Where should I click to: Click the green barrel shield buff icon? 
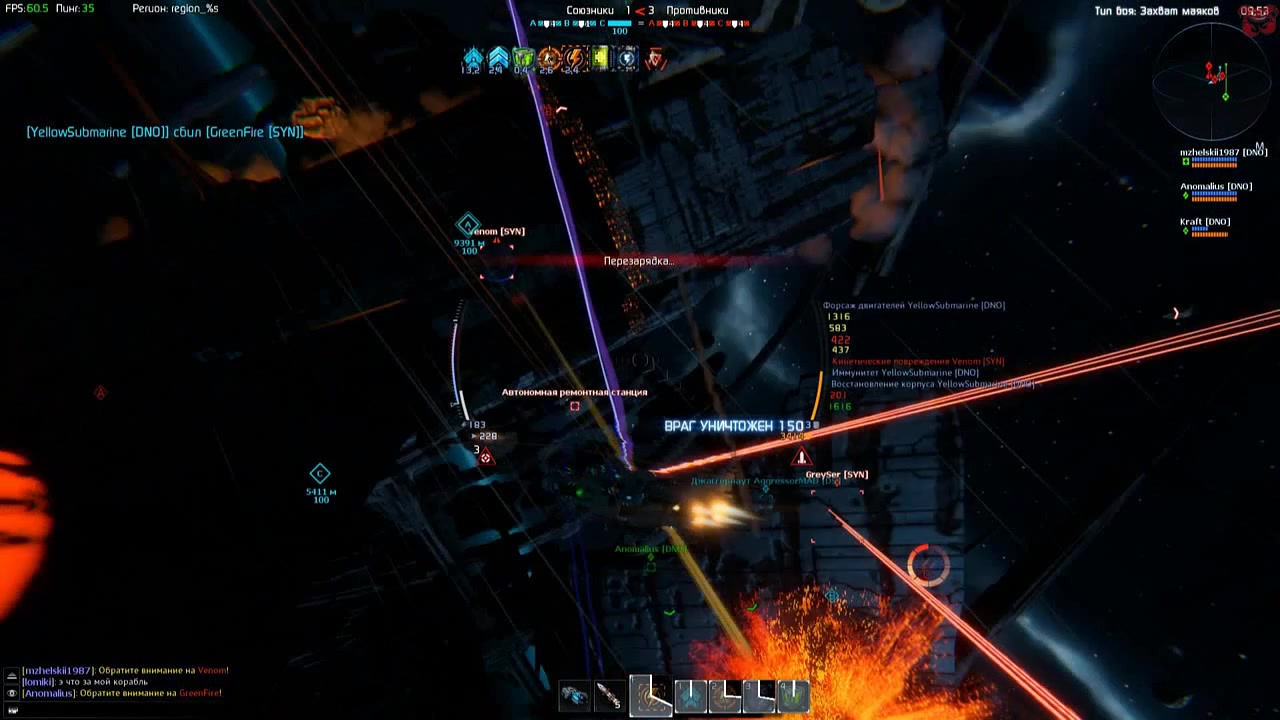(x=522, y=58)
